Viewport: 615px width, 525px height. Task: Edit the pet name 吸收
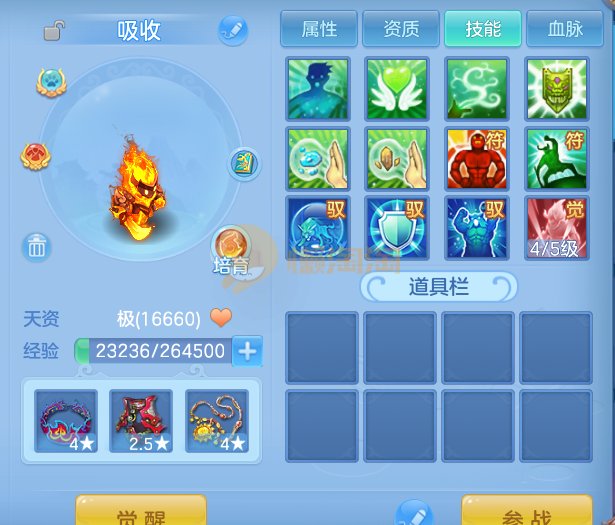[x=232, y=30]
